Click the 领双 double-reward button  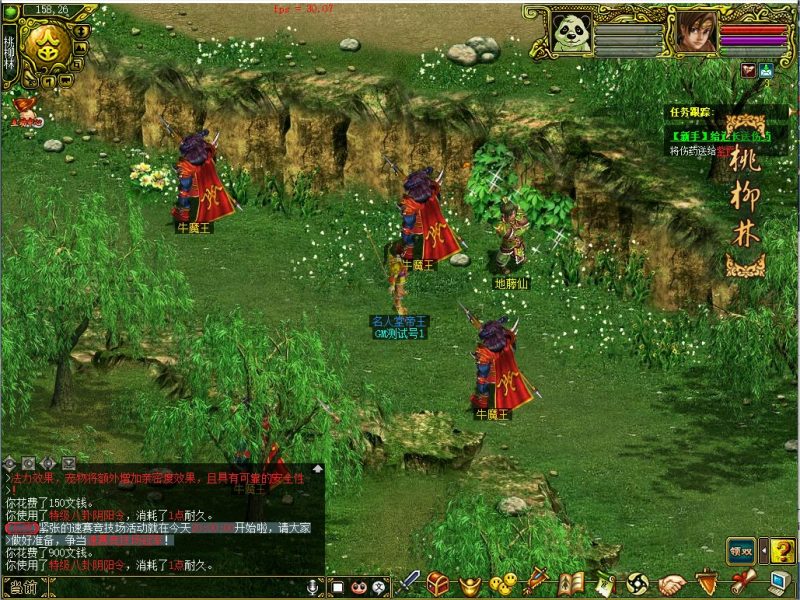[x=741, y=549]
